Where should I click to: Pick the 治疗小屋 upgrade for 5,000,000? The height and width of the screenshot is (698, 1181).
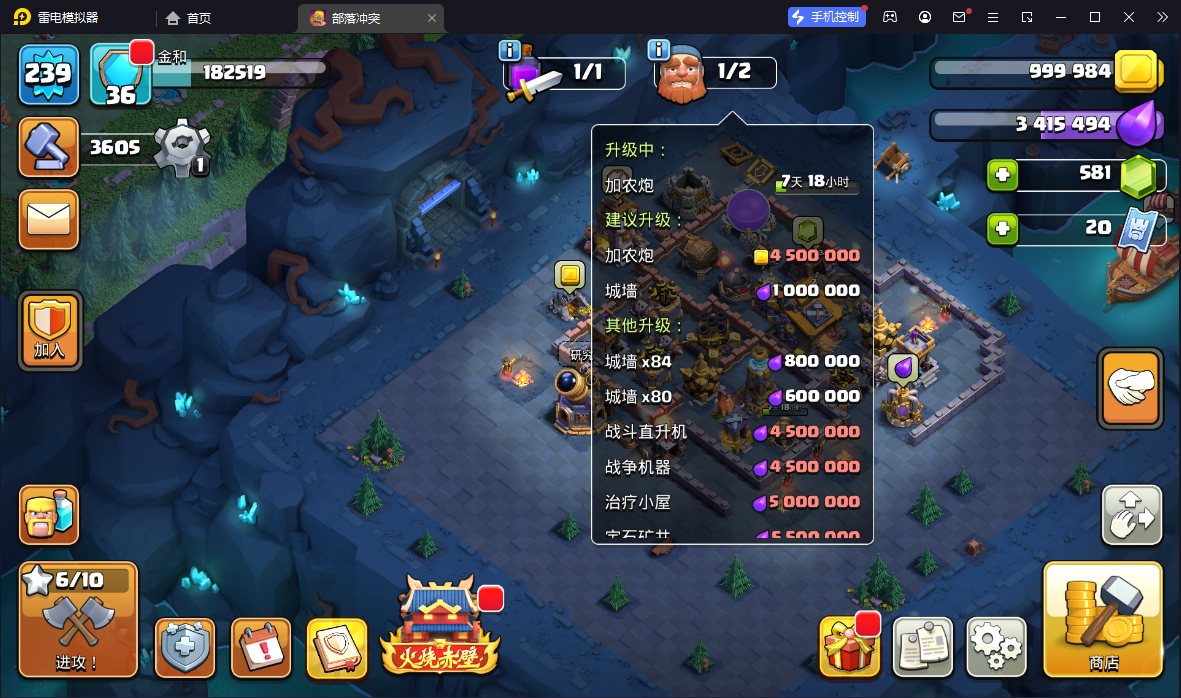[x=732, y=502]
